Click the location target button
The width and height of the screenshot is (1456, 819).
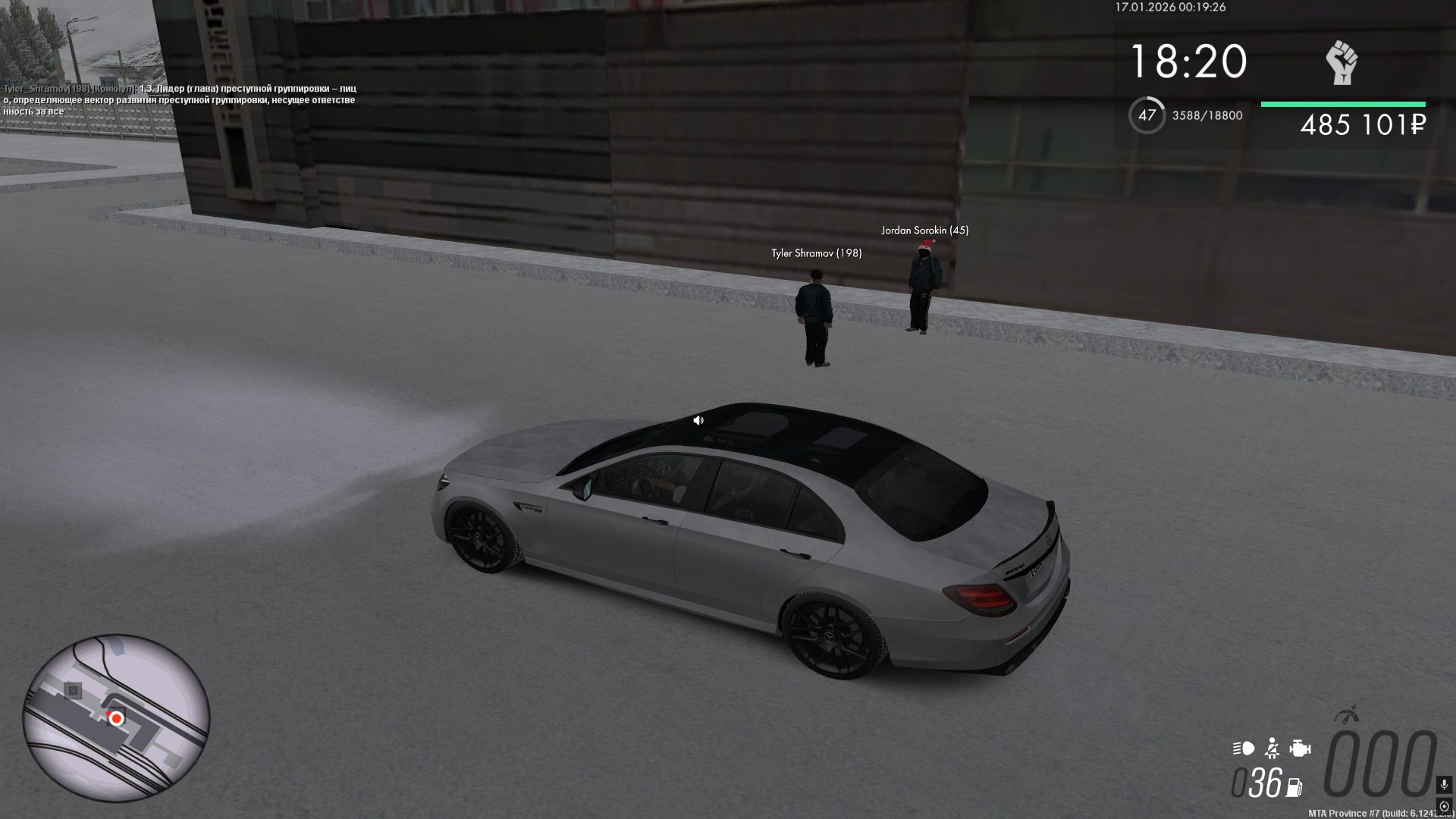(1444, 806)
